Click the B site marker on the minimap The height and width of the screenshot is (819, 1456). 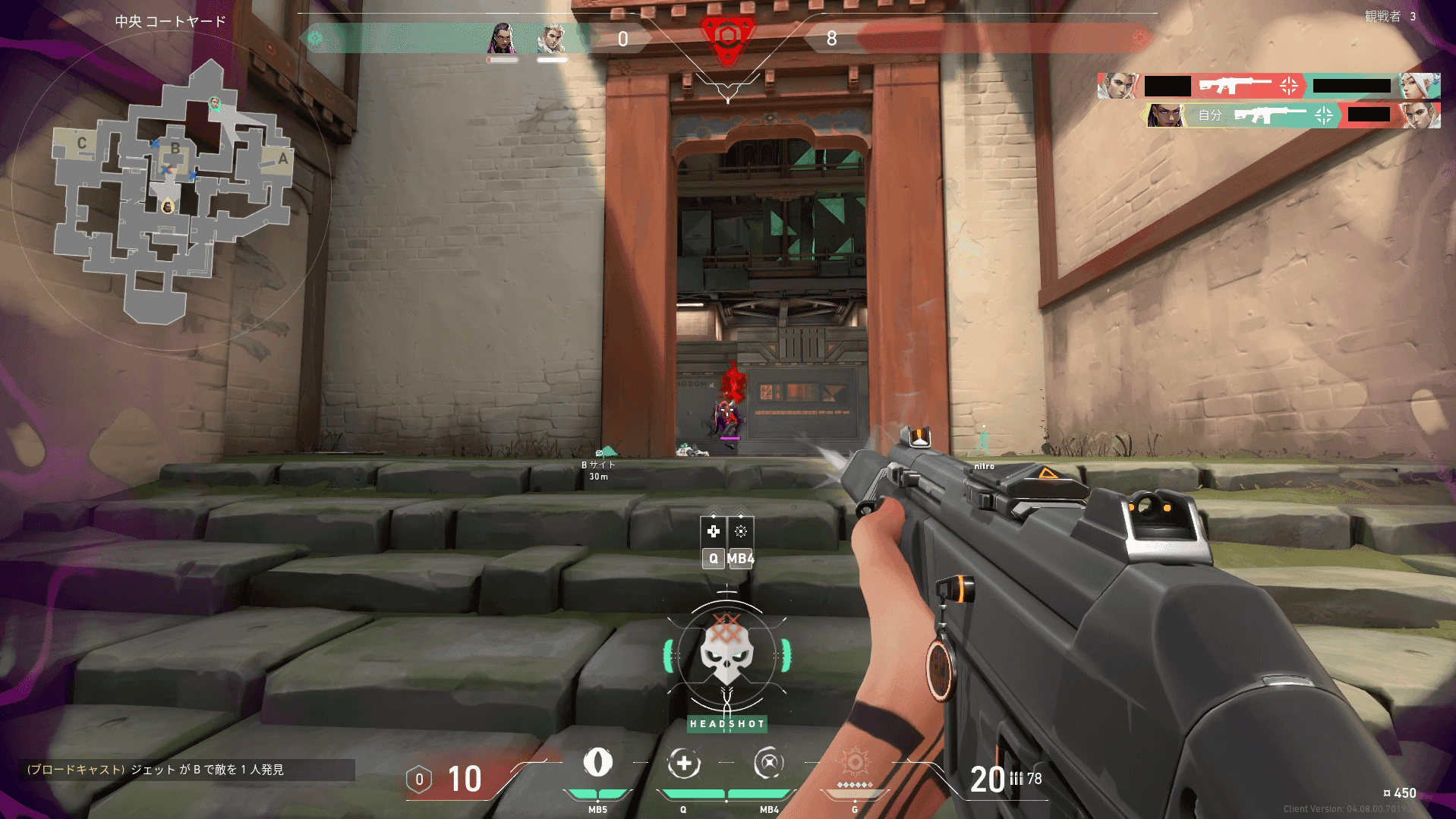175,149
